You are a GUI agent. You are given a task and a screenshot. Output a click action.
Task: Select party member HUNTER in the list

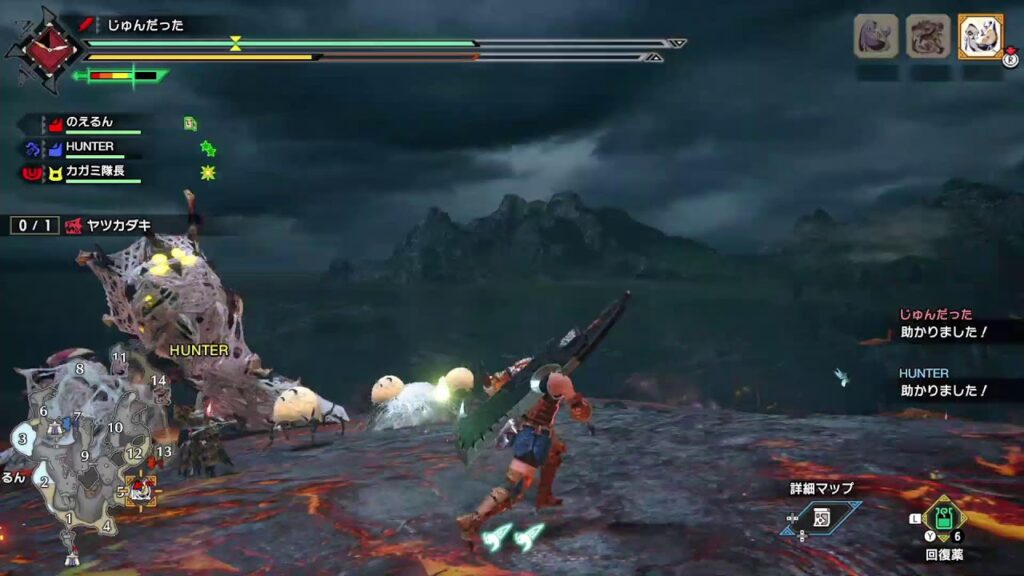90,147
